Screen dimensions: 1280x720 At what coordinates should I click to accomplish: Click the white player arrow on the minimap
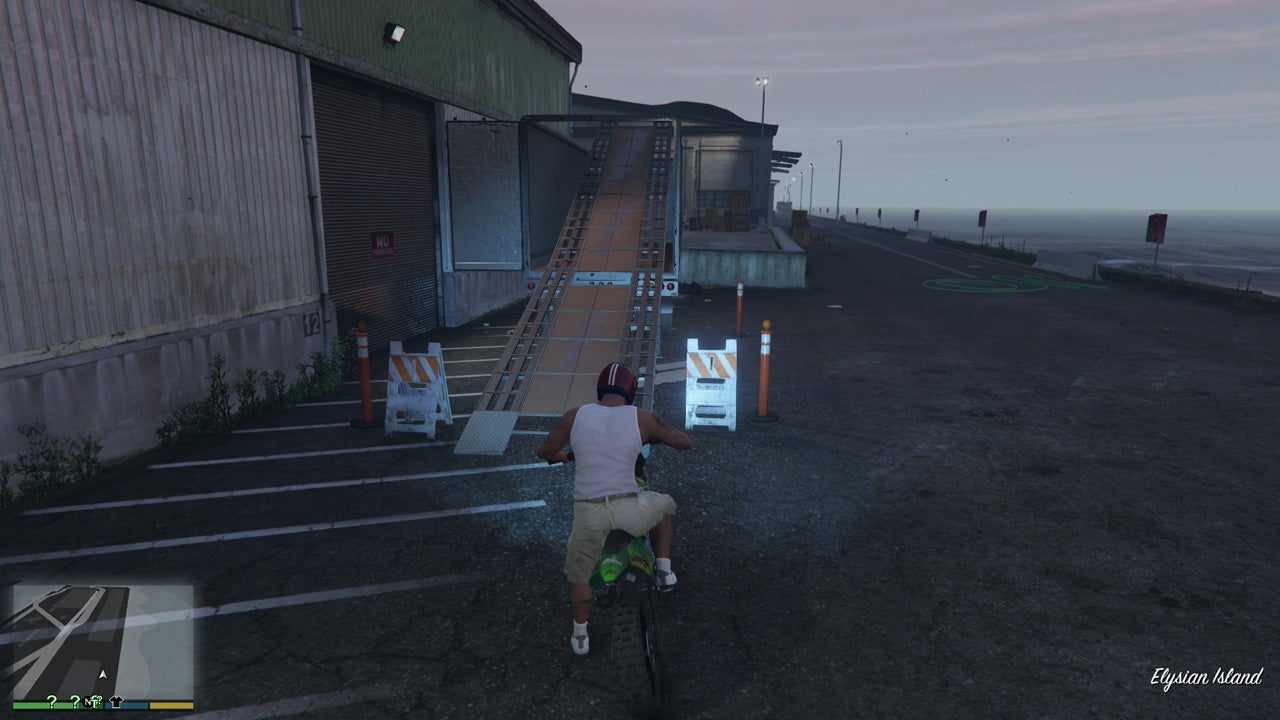click(x=103, y=675)
